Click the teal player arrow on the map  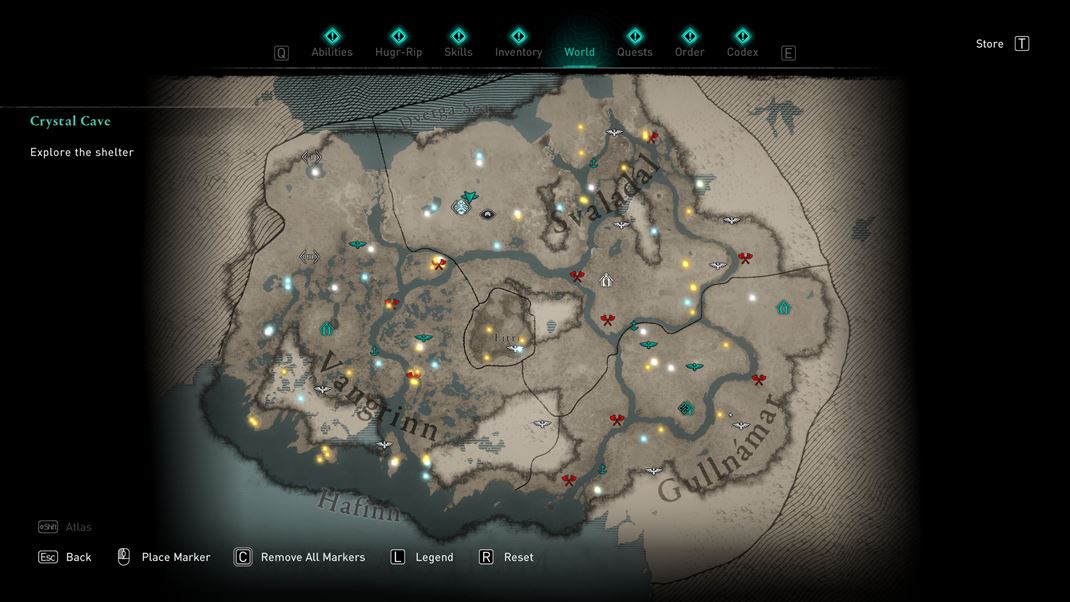[x=468, y=197]
